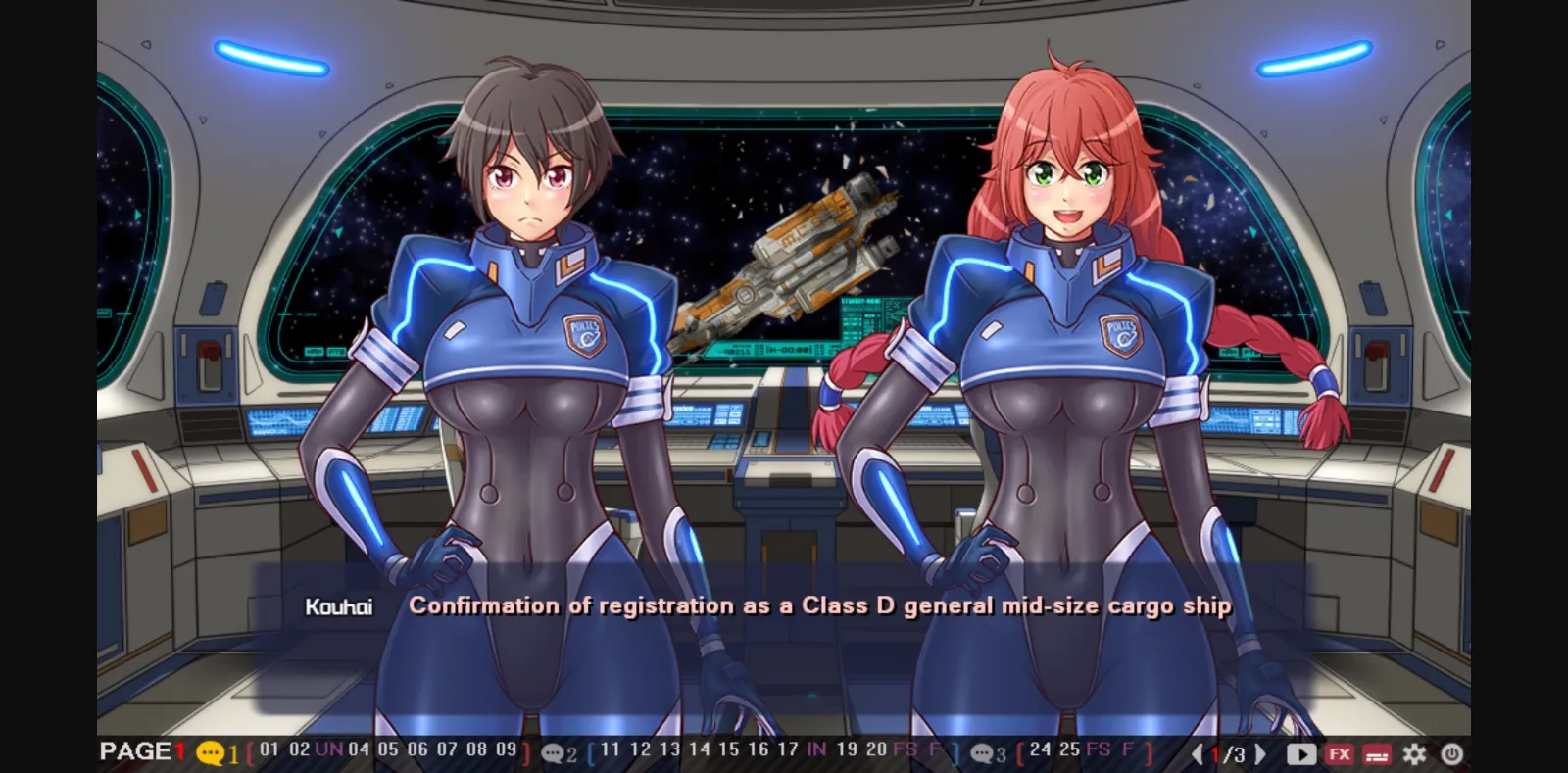Open scene group 1 via speech bubble icon
This screenshot has width=1568, height=773.
click(210, 754)
